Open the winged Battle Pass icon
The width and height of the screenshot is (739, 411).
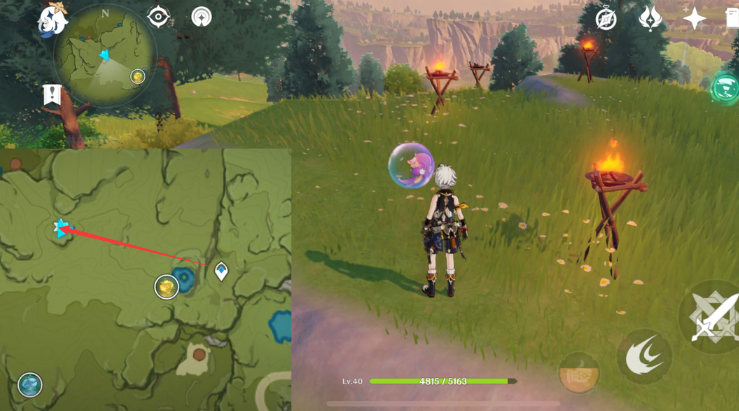point(650,18)
